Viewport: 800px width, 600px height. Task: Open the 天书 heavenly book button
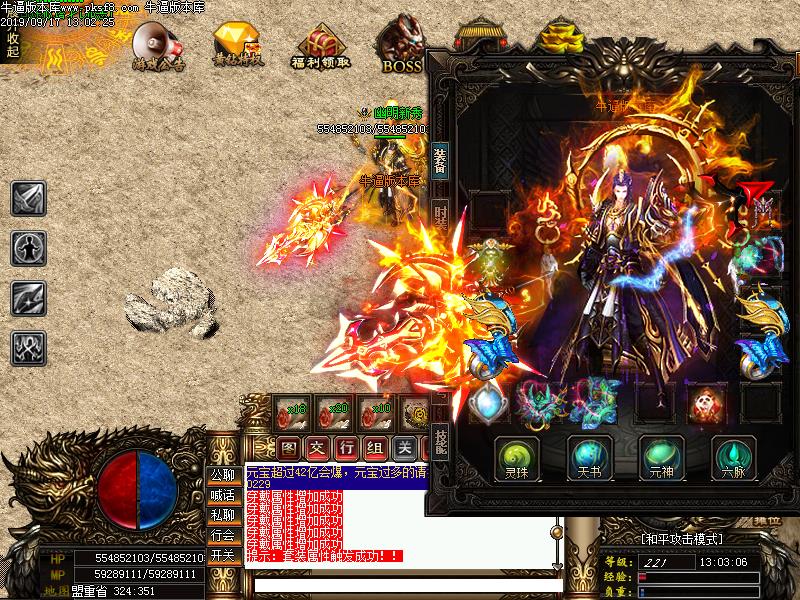(590, 456)
